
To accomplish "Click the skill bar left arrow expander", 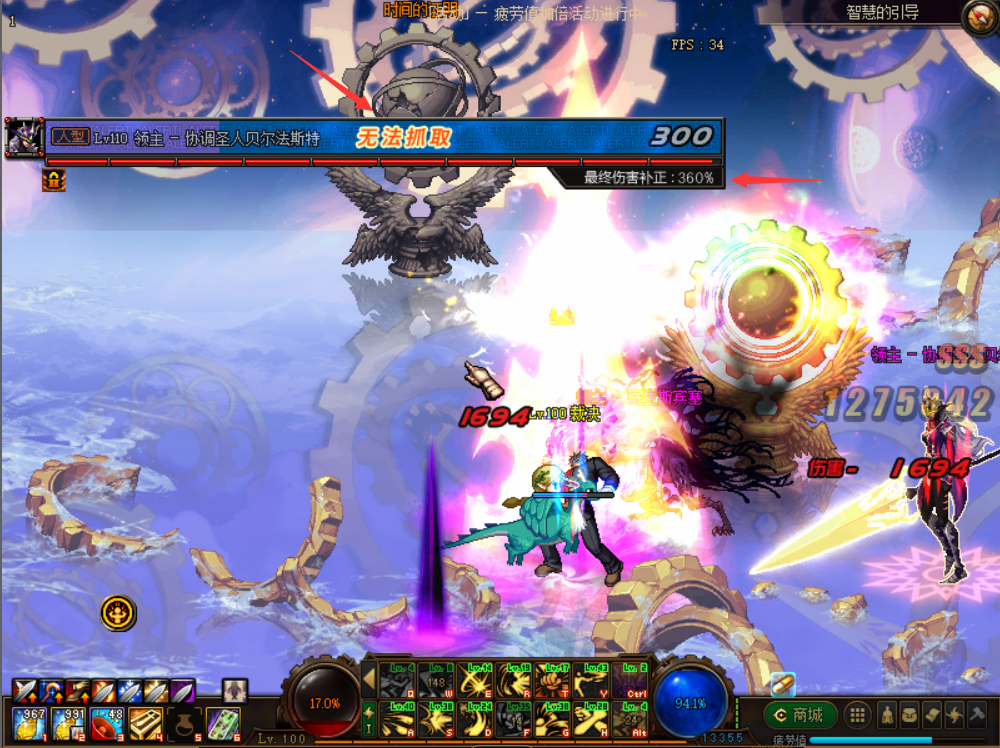I will coord(368,679).
